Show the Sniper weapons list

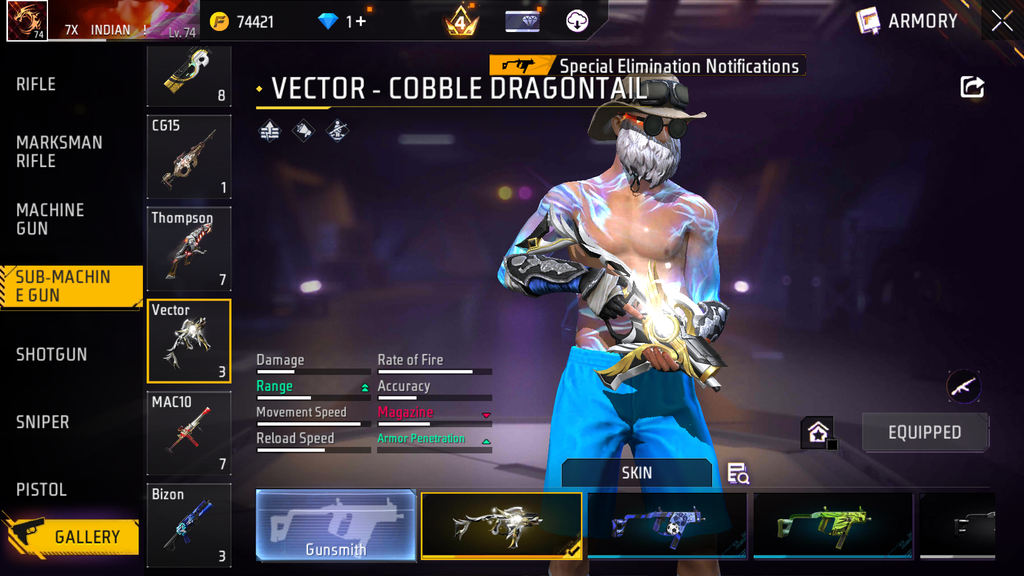click(x=43, y=422)
